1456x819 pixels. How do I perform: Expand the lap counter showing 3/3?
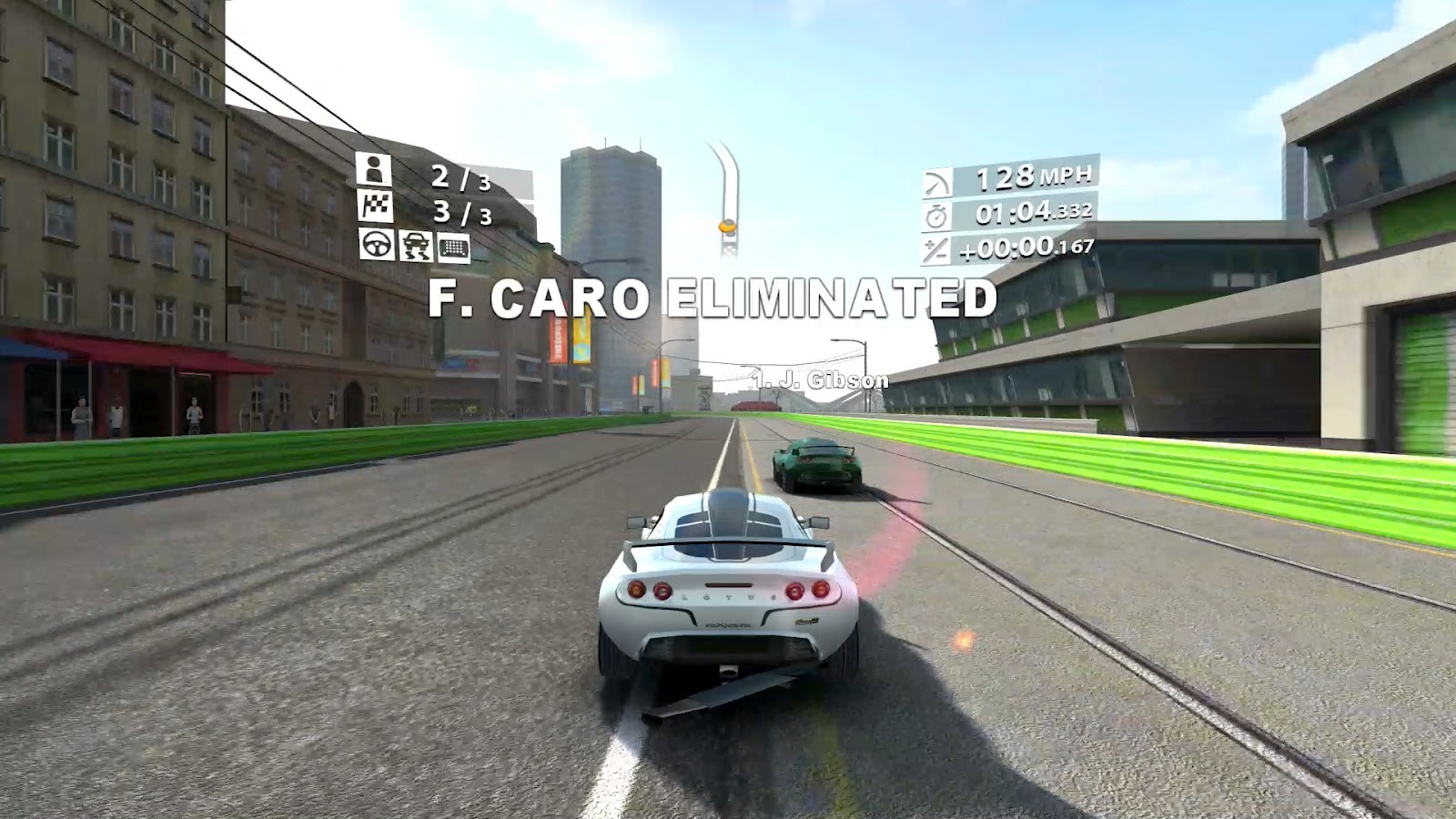[x=460, y=212]
